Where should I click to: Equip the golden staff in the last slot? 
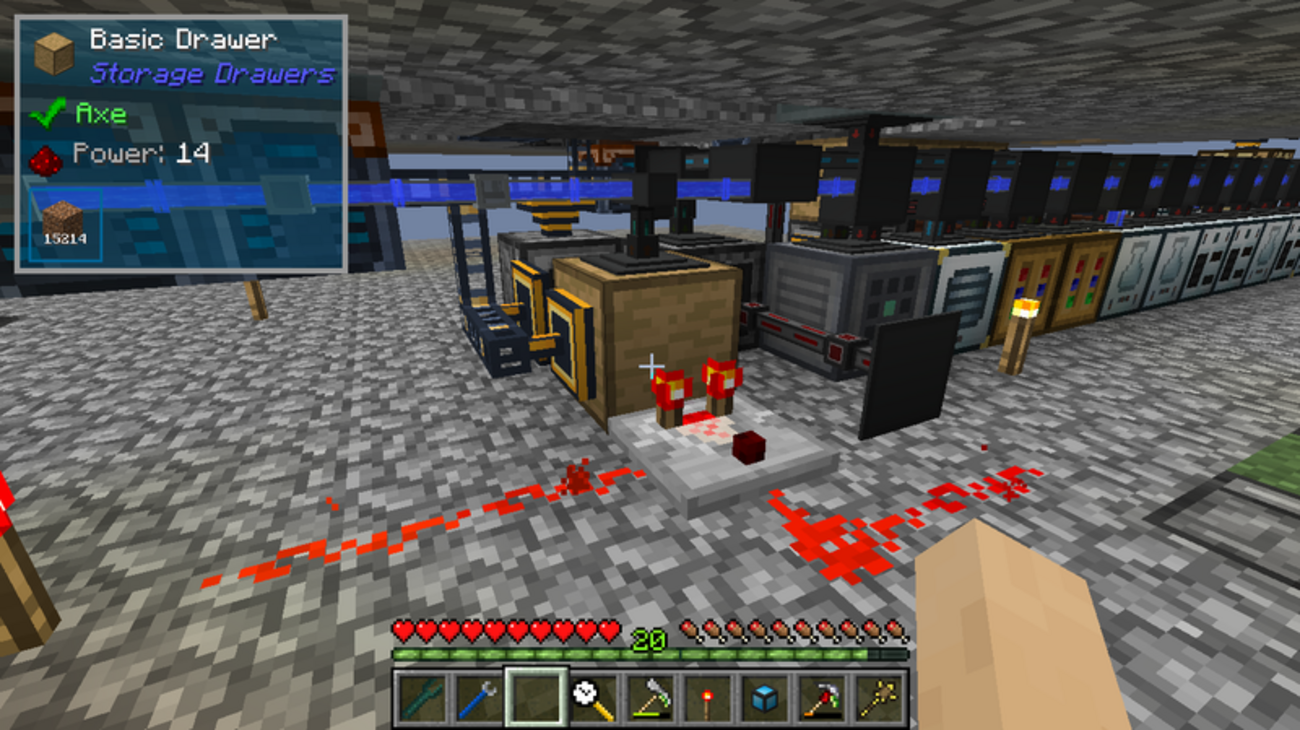coord(880,697)
